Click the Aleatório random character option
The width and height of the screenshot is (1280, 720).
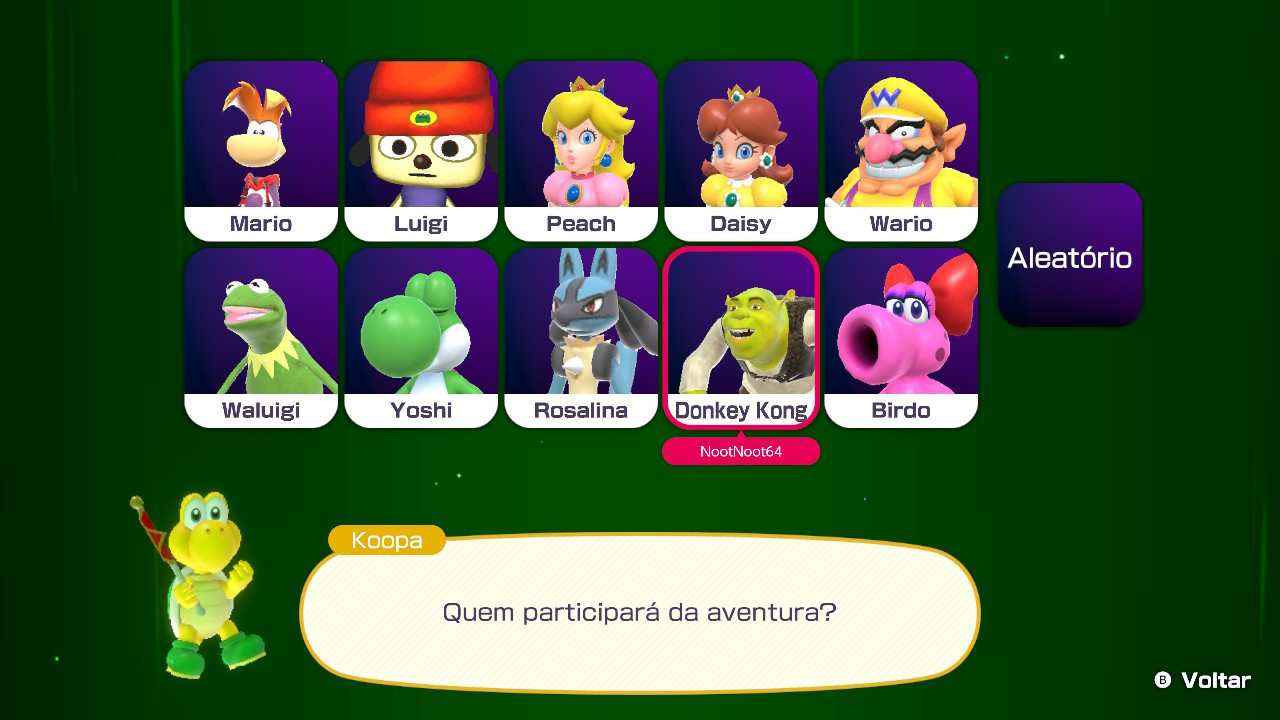[x=1069, y=255]
